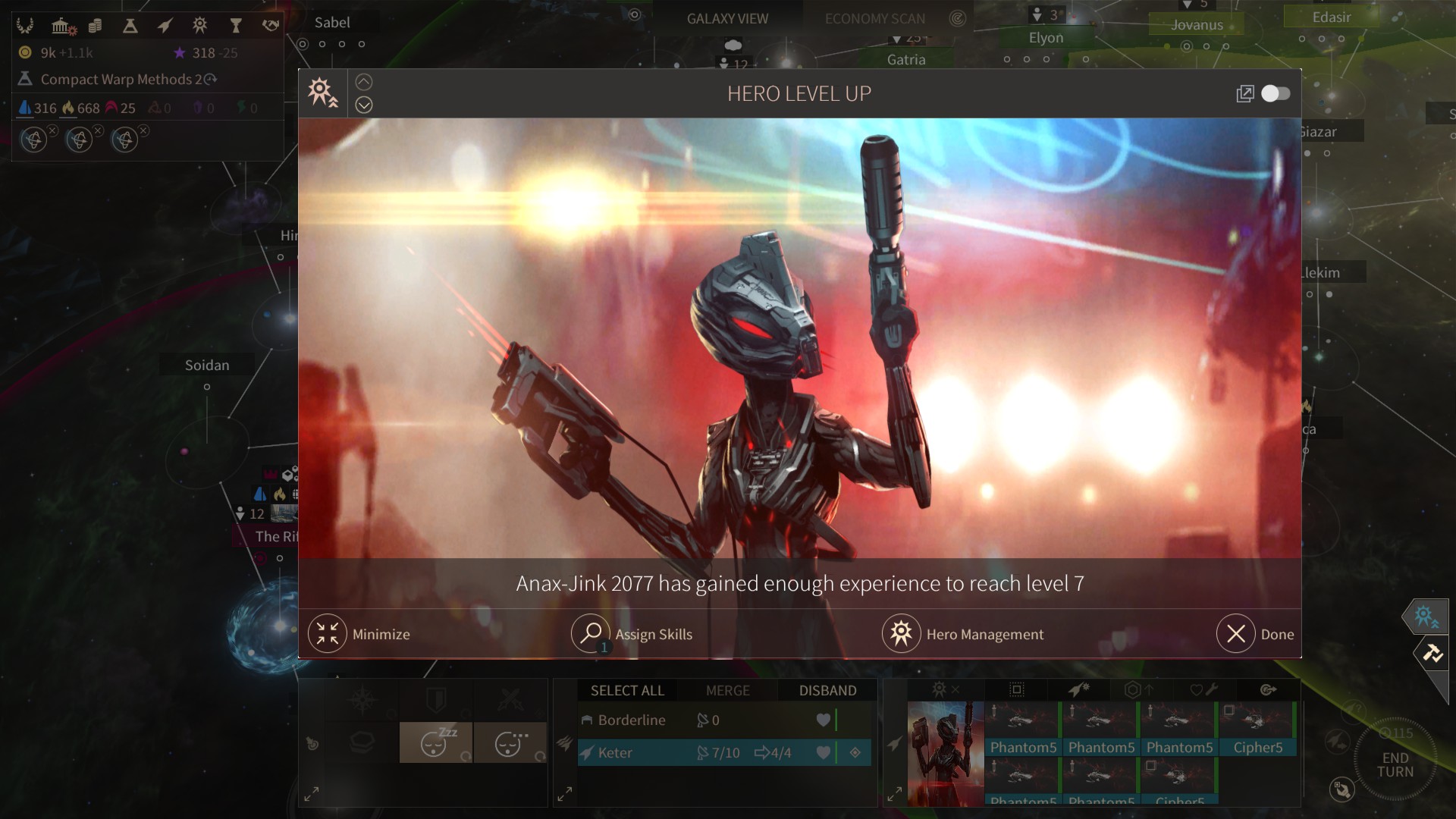The image size is (1456, 819).
Task: Toggle the switch in the notification header
Action: pyautogui.click(x=1276, y=93)
